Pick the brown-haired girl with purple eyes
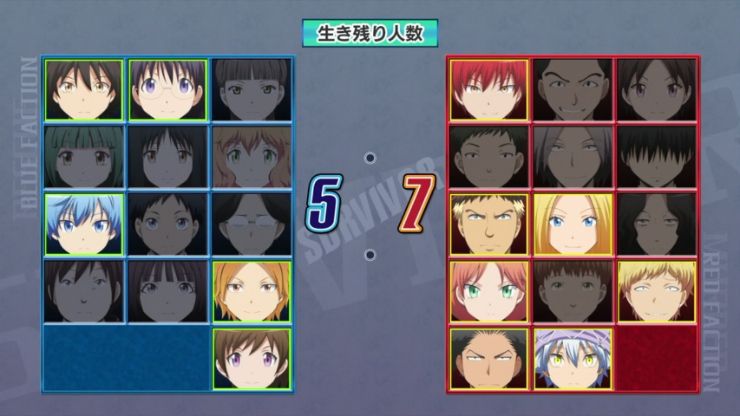Viewport: 740px width, 416px height. [x=251, y=358]
